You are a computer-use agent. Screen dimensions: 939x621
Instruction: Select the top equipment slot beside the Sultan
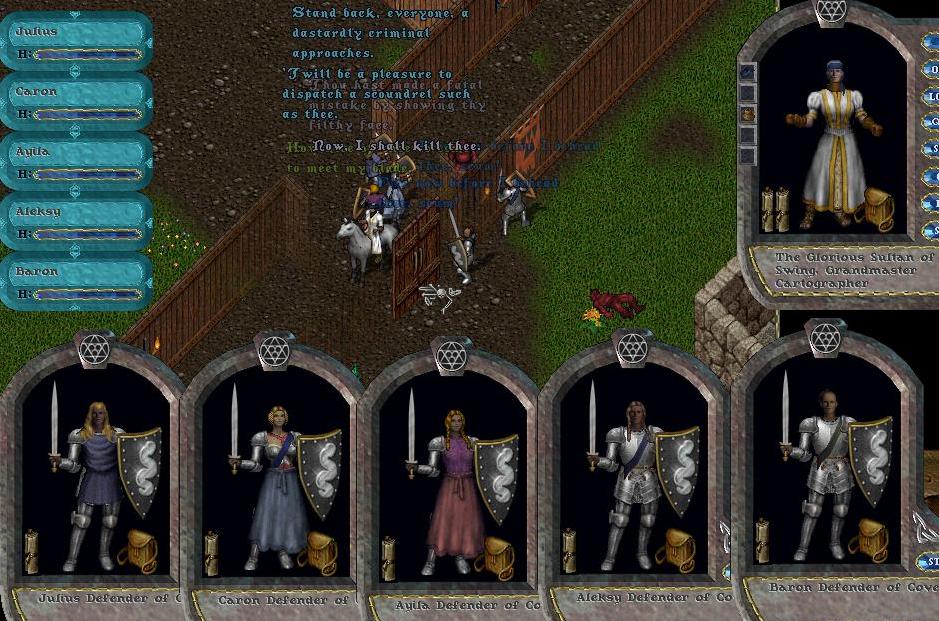(747, 72)
